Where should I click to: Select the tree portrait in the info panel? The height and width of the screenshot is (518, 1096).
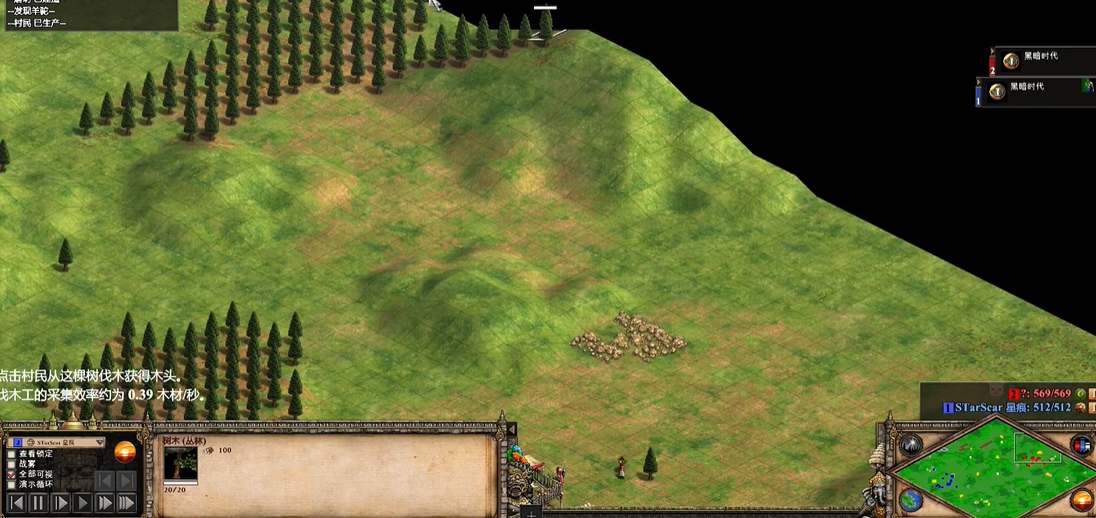181,463
